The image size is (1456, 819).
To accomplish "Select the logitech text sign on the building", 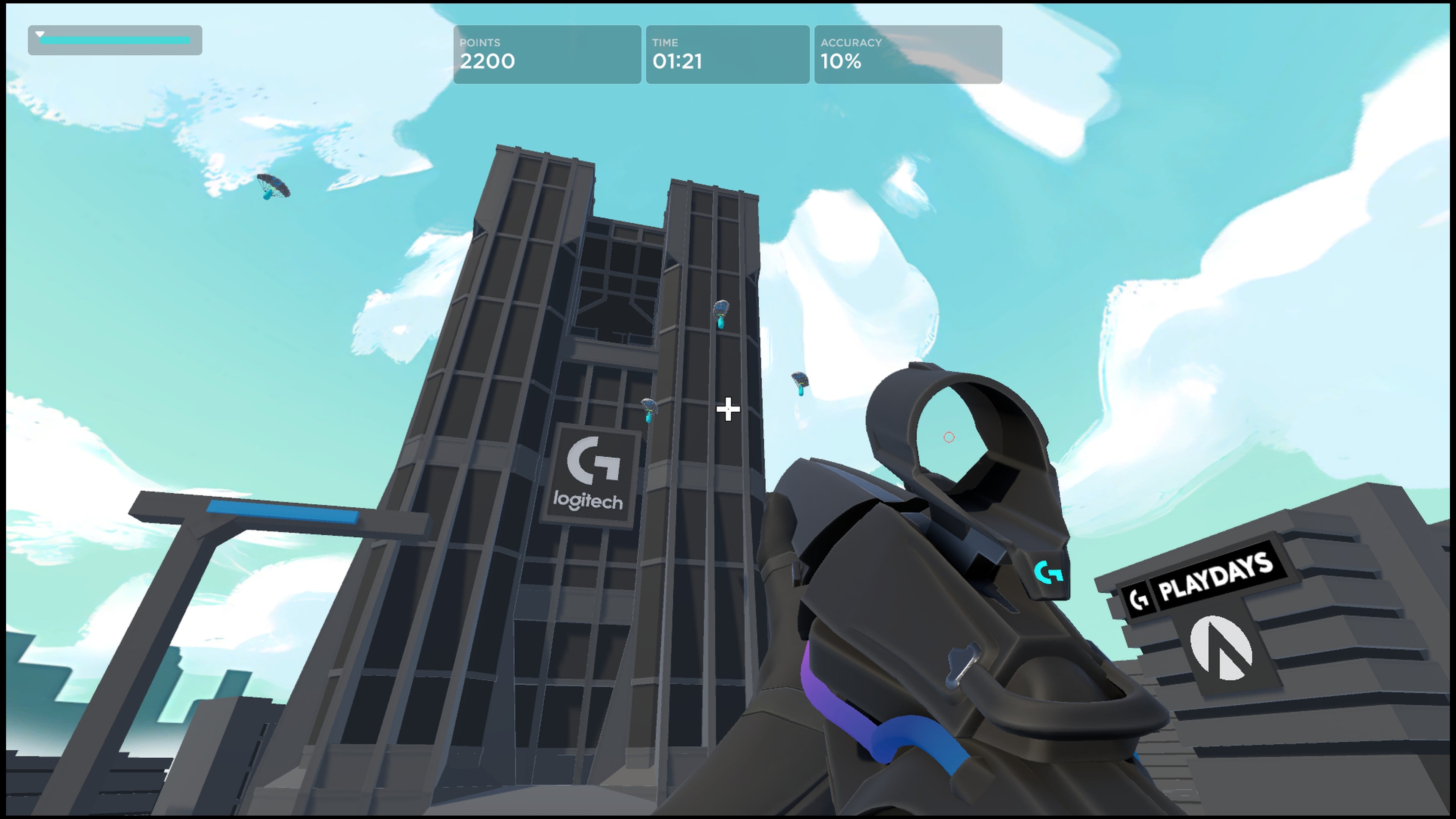I will click(590, 500).
